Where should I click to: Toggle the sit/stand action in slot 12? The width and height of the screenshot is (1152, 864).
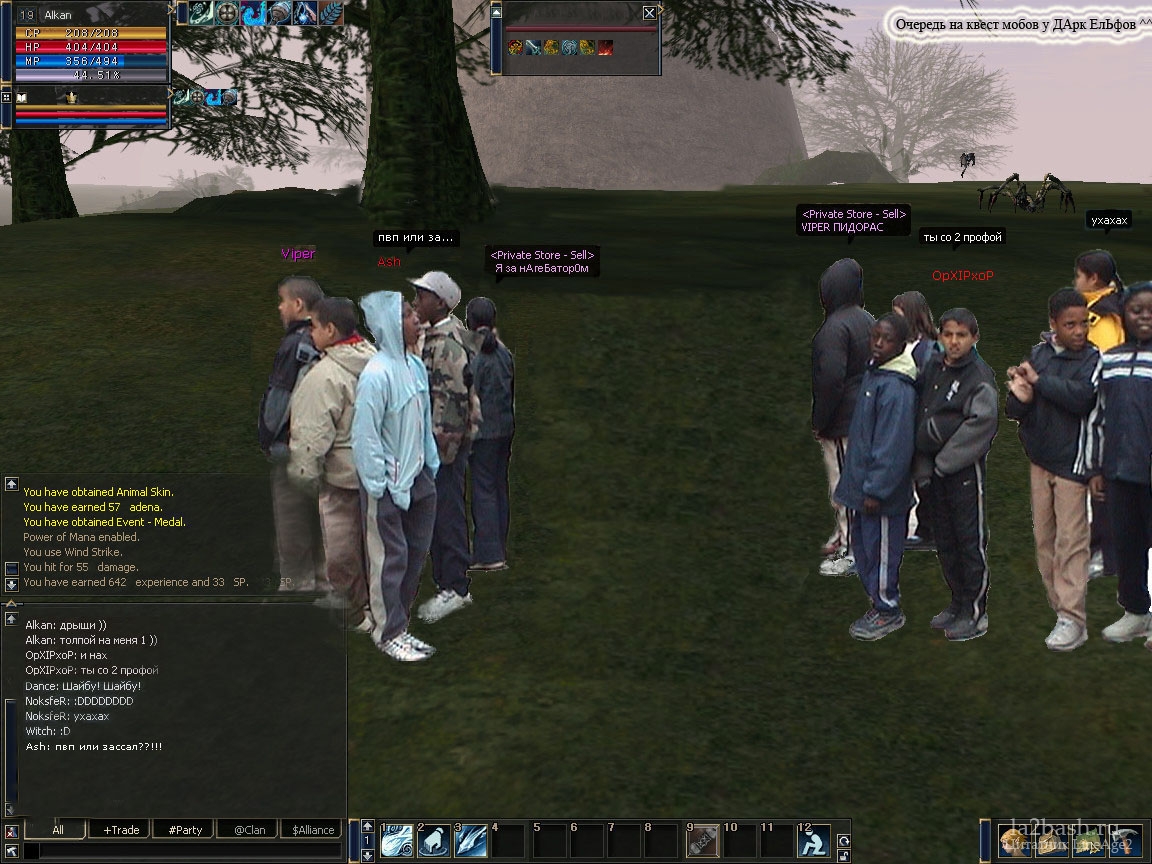click(x=814, y=841)
